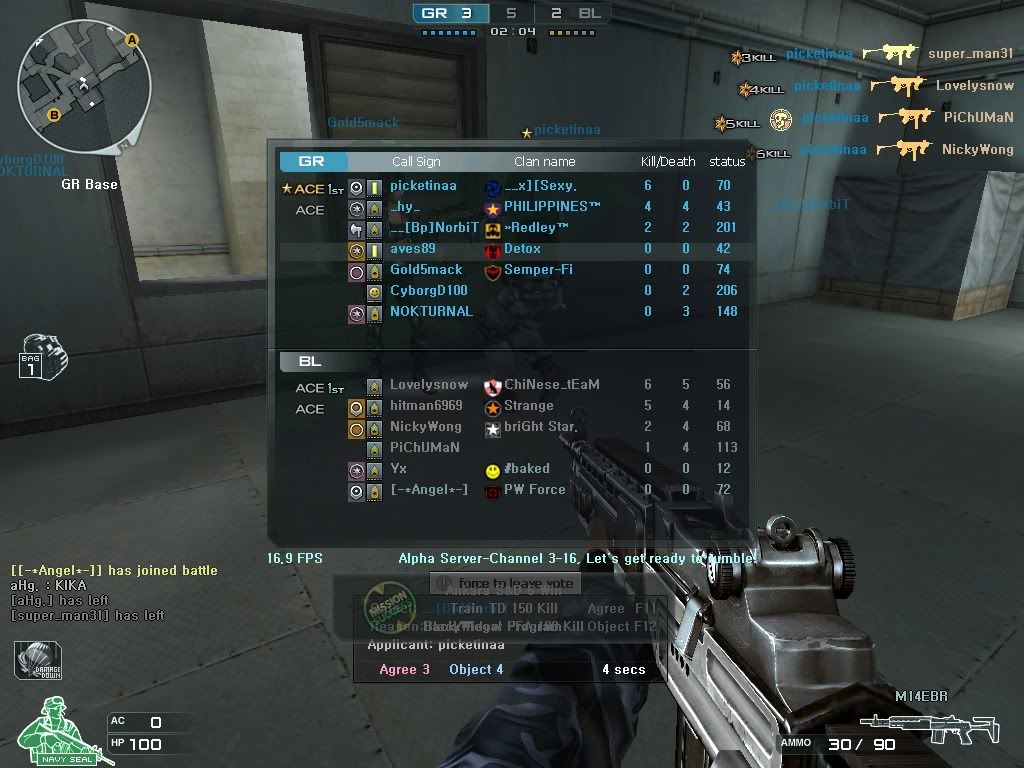Choose CyborgD100 in the player list
Screen dimensions: 1024x768
[x=429, y=291]
